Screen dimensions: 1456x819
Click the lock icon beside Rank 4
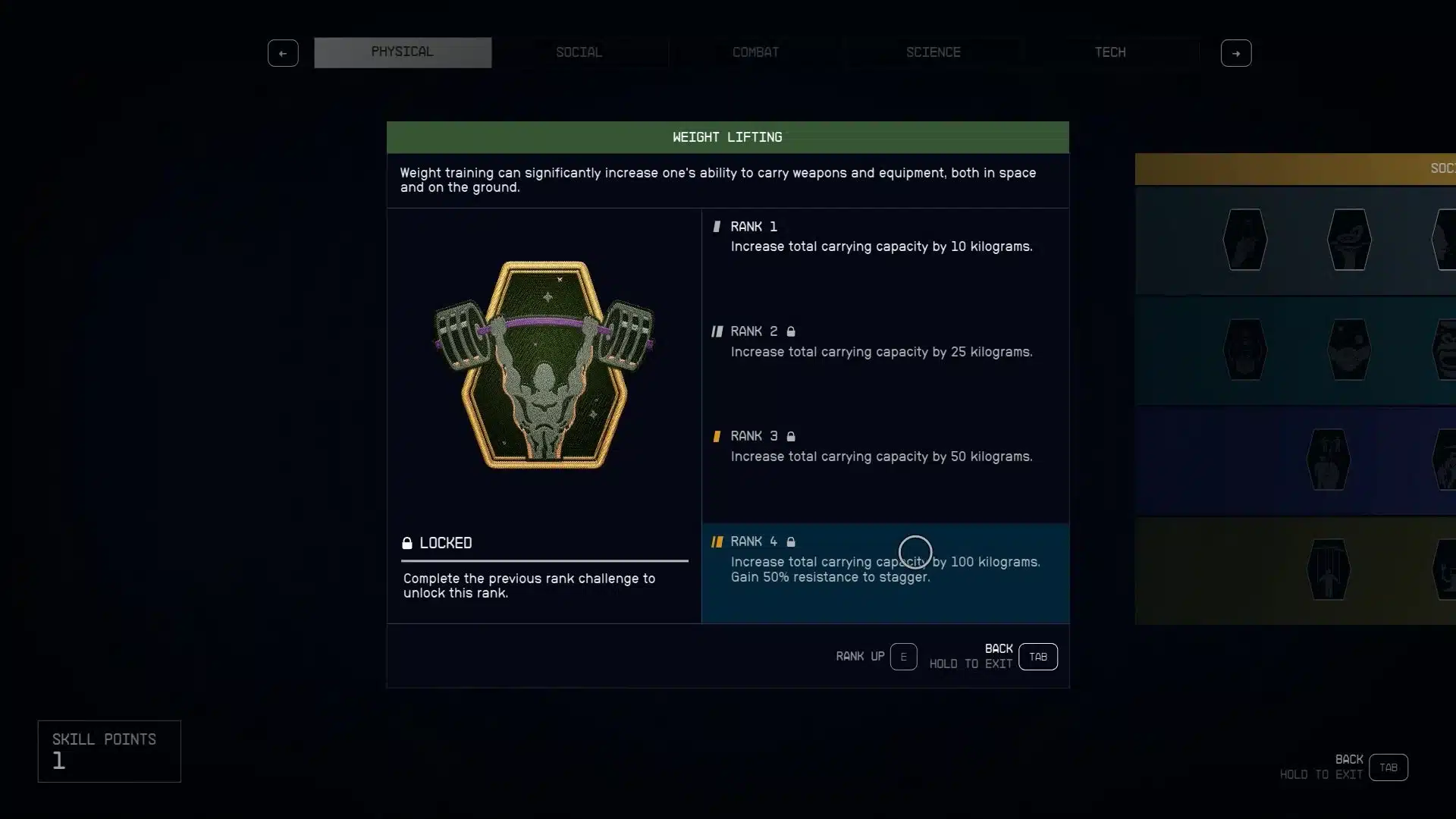click(x=792, y=541)
